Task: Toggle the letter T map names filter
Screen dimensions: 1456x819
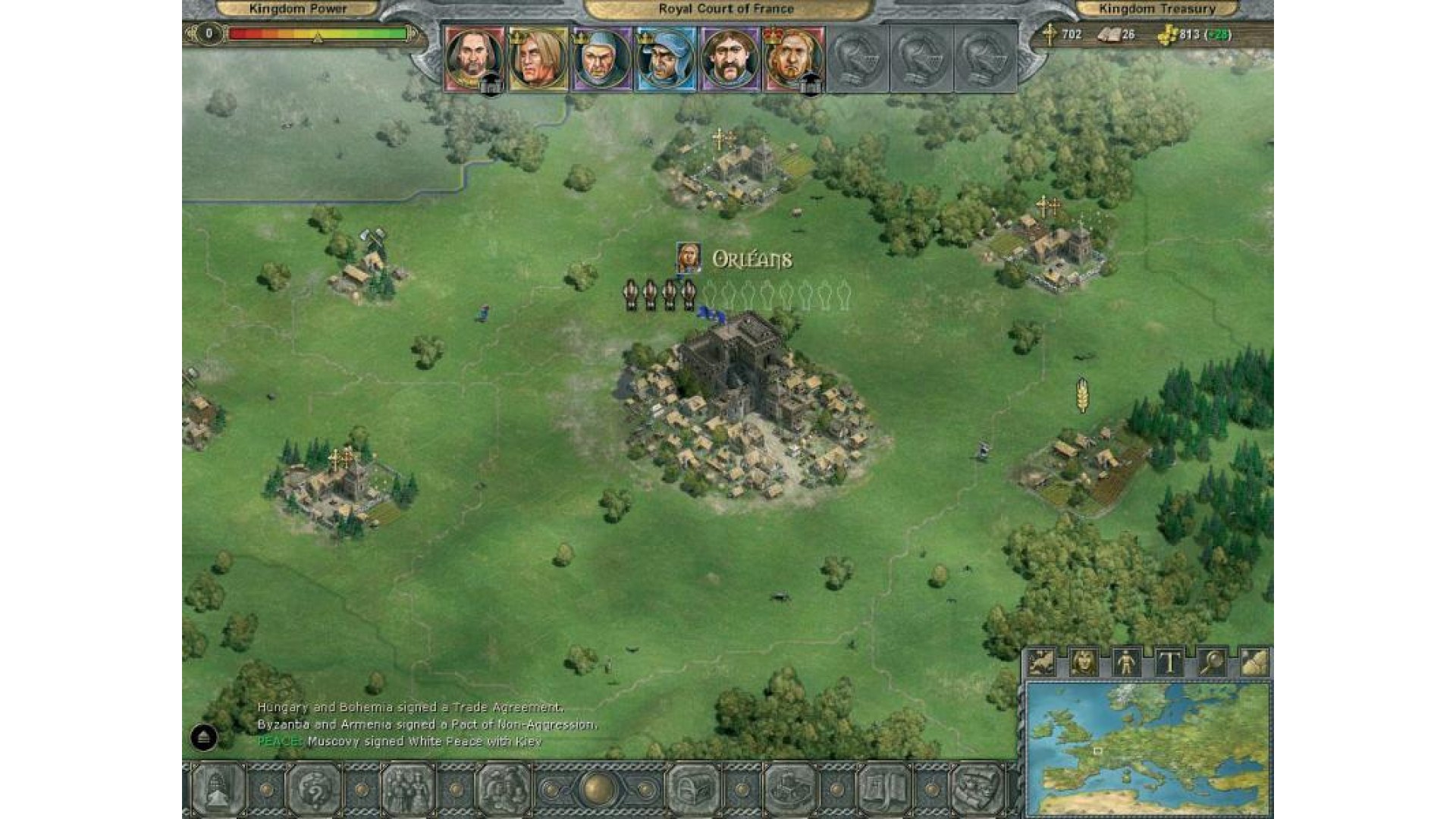Action: [x=1169, y=664]
